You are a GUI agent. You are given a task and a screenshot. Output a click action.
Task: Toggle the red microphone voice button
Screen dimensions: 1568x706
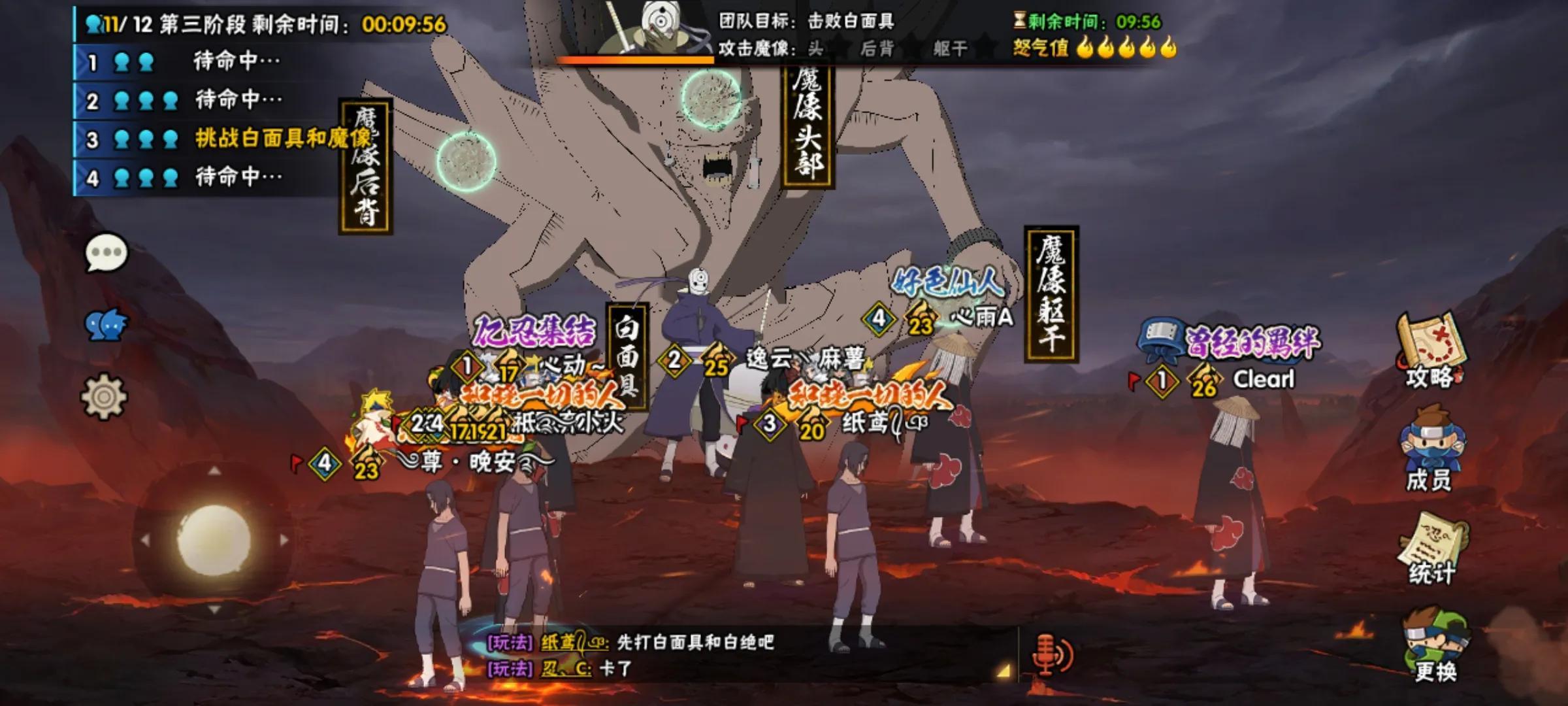(x=1051, y=654)
